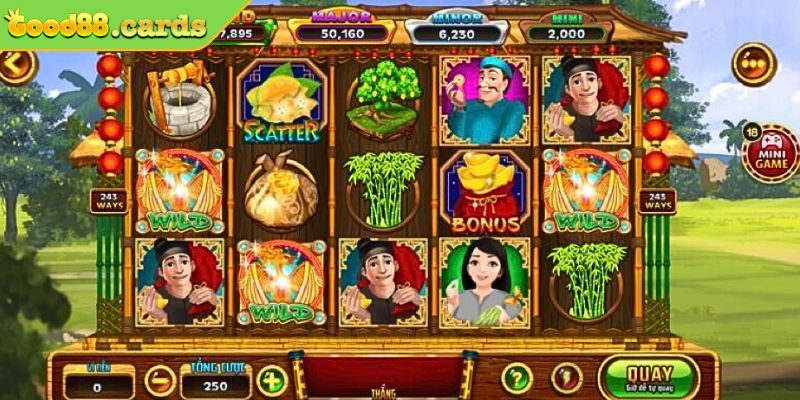
Task: Open the question mark help button
Action: click(x=516, y=379)
